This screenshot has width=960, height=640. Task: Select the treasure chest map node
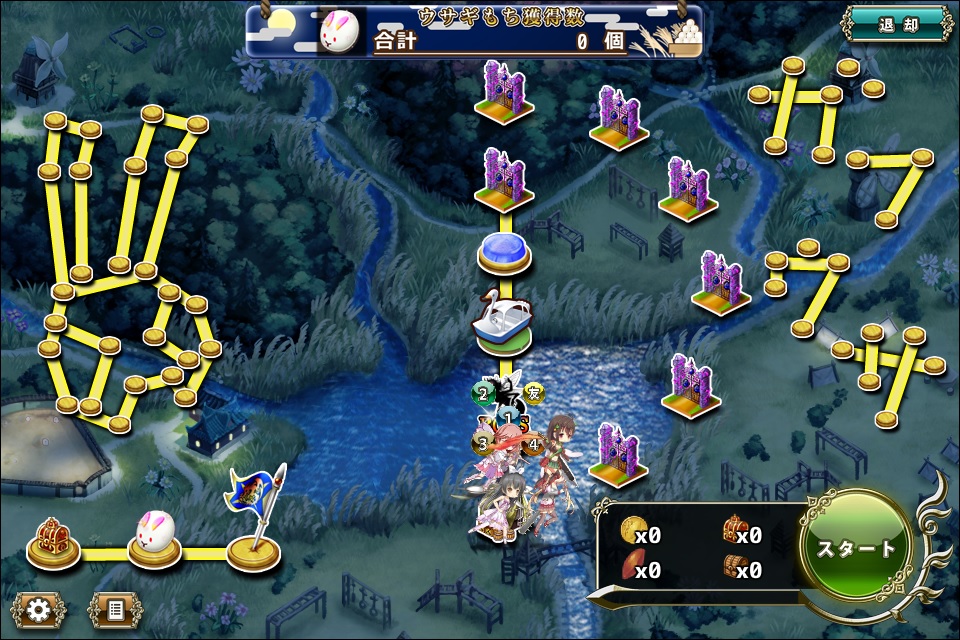(53, 541)
